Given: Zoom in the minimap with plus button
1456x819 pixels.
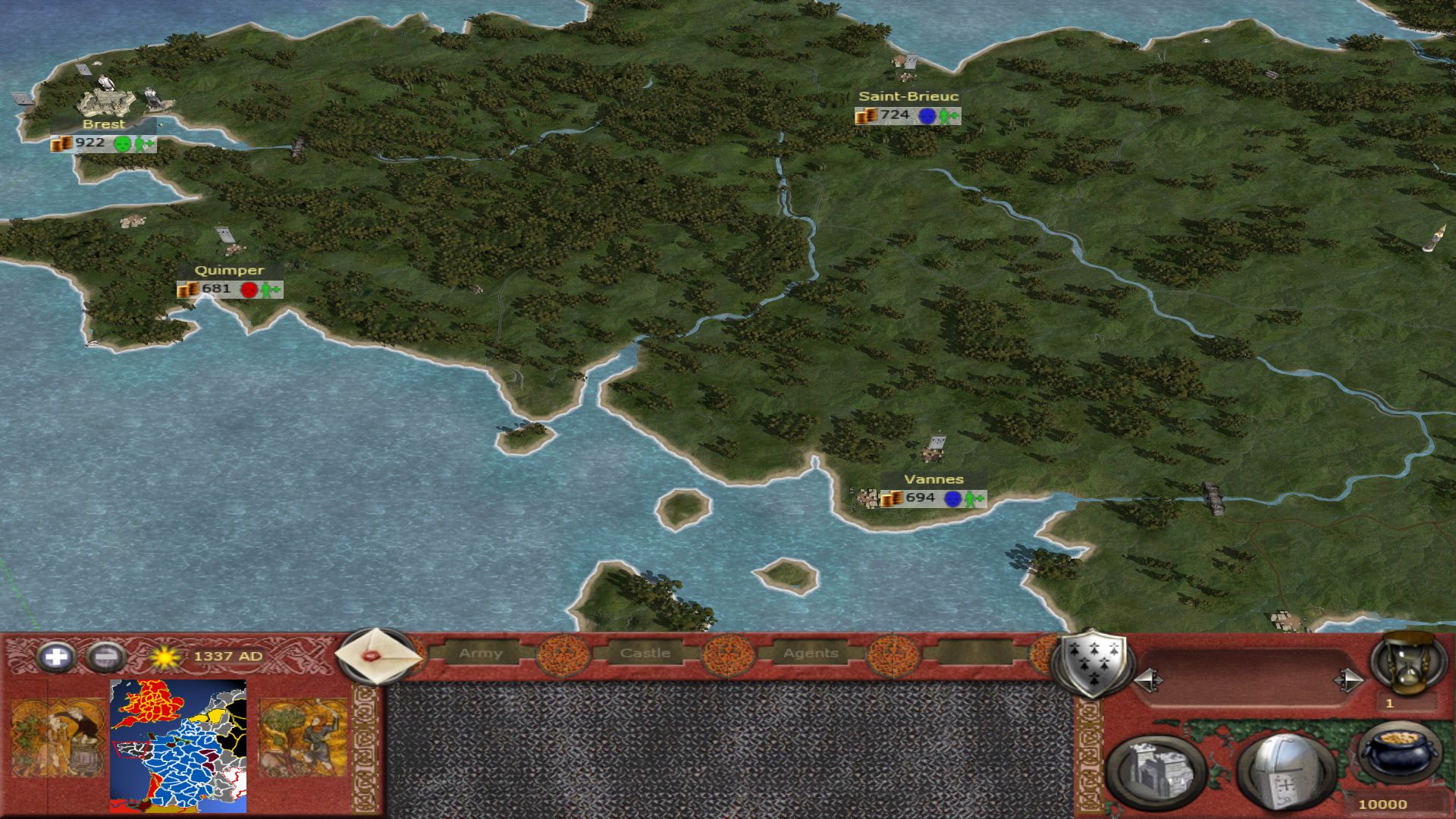Looking at the screenshot, I should pos(55,657).
